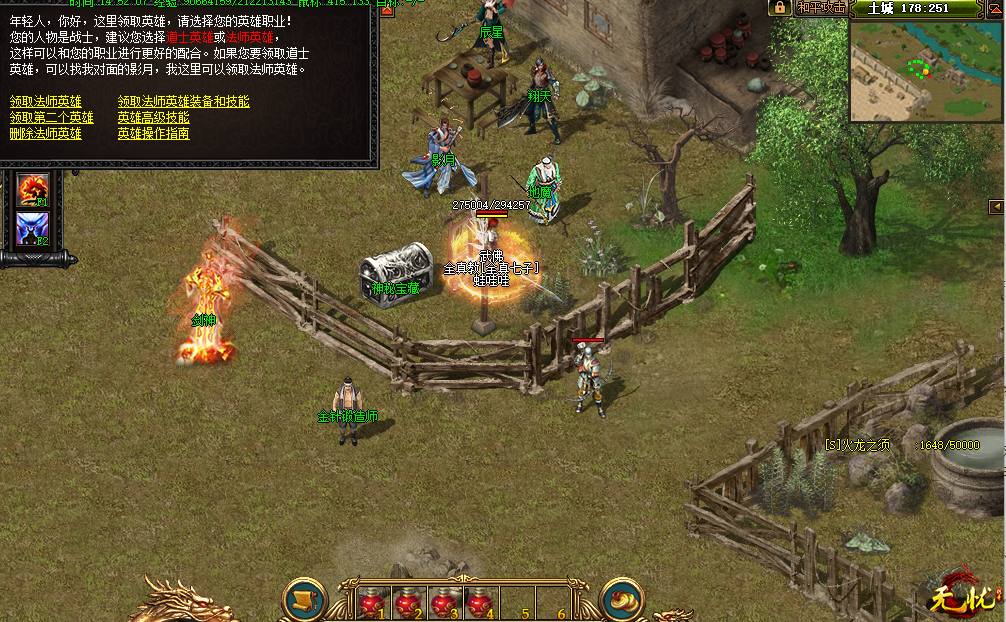
Task: Activate the F2 blue skill icon
Action: 32,230
